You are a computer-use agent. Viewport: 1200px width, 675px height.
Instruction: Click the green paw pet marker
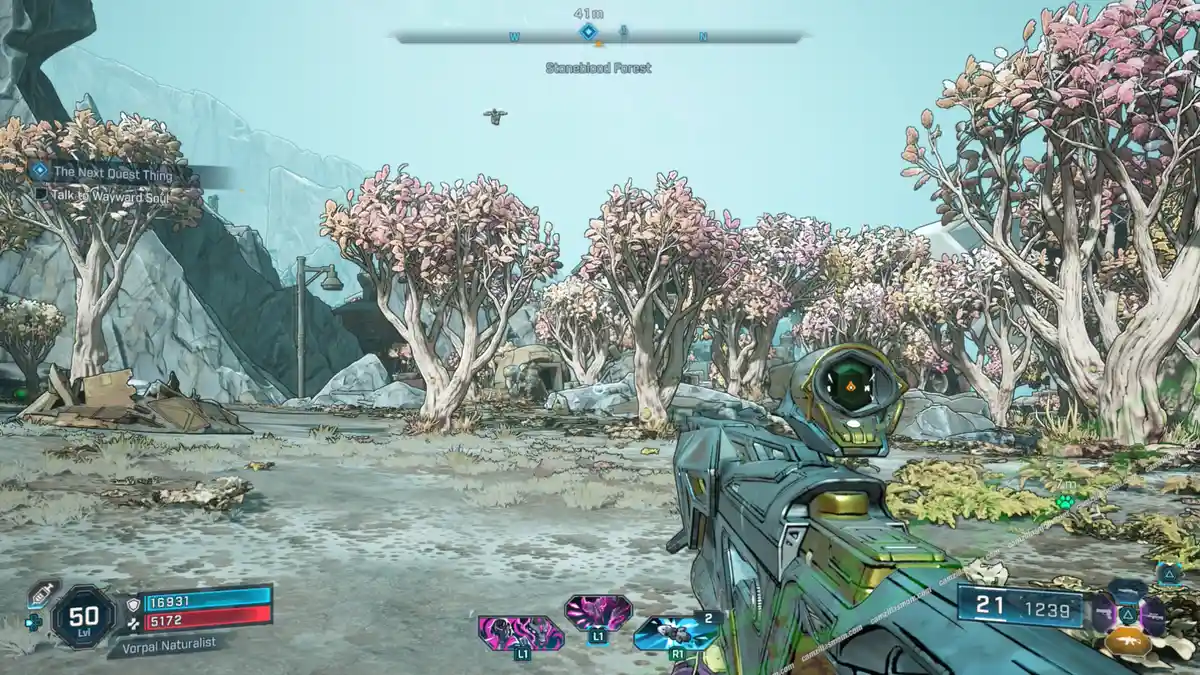[1064, 501]
